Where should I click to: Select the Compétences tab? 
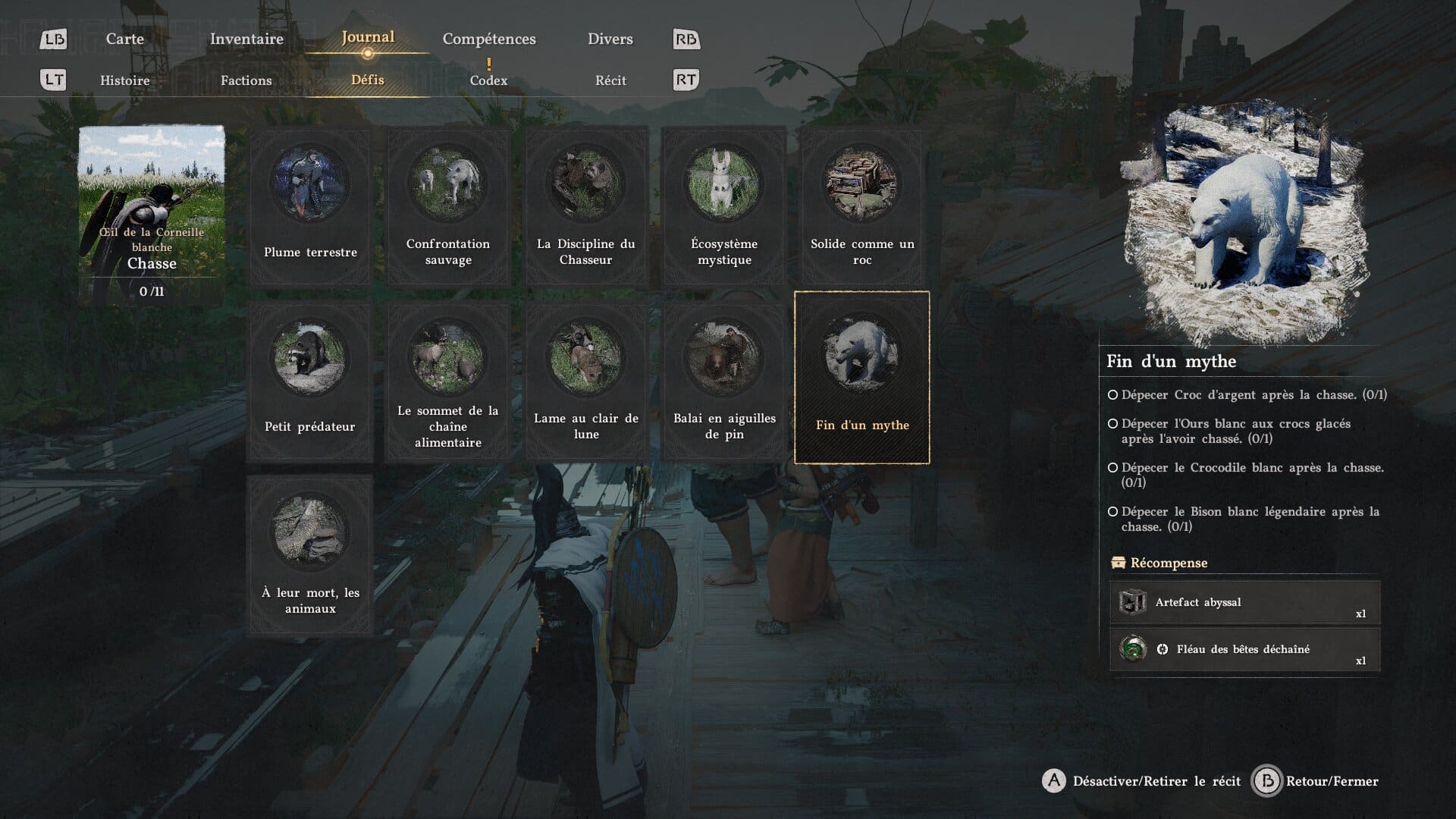tap(489, 39)
